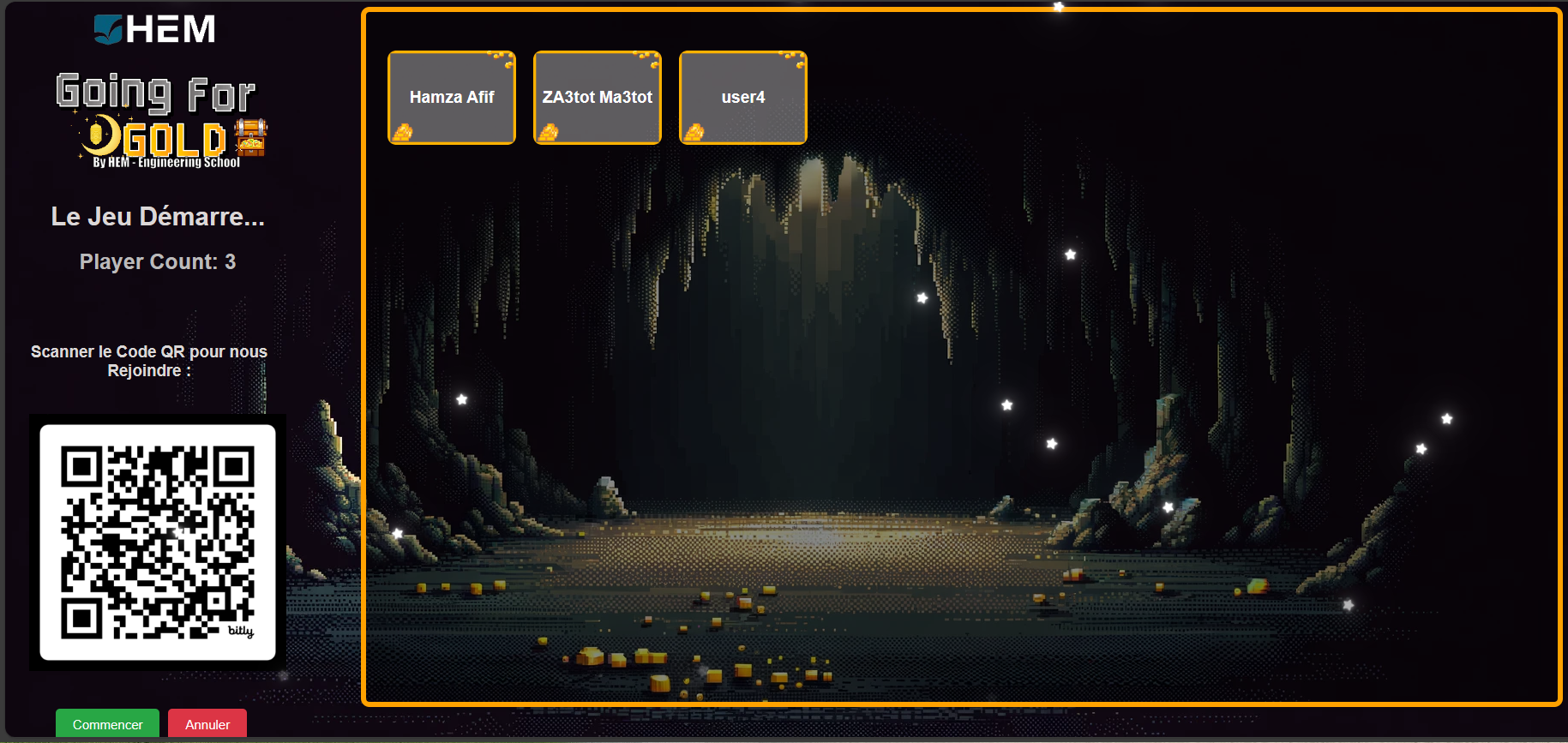Click the gold coin stack on user4's card
Screen dimensions: 1568x743
(x=694, y=130)
